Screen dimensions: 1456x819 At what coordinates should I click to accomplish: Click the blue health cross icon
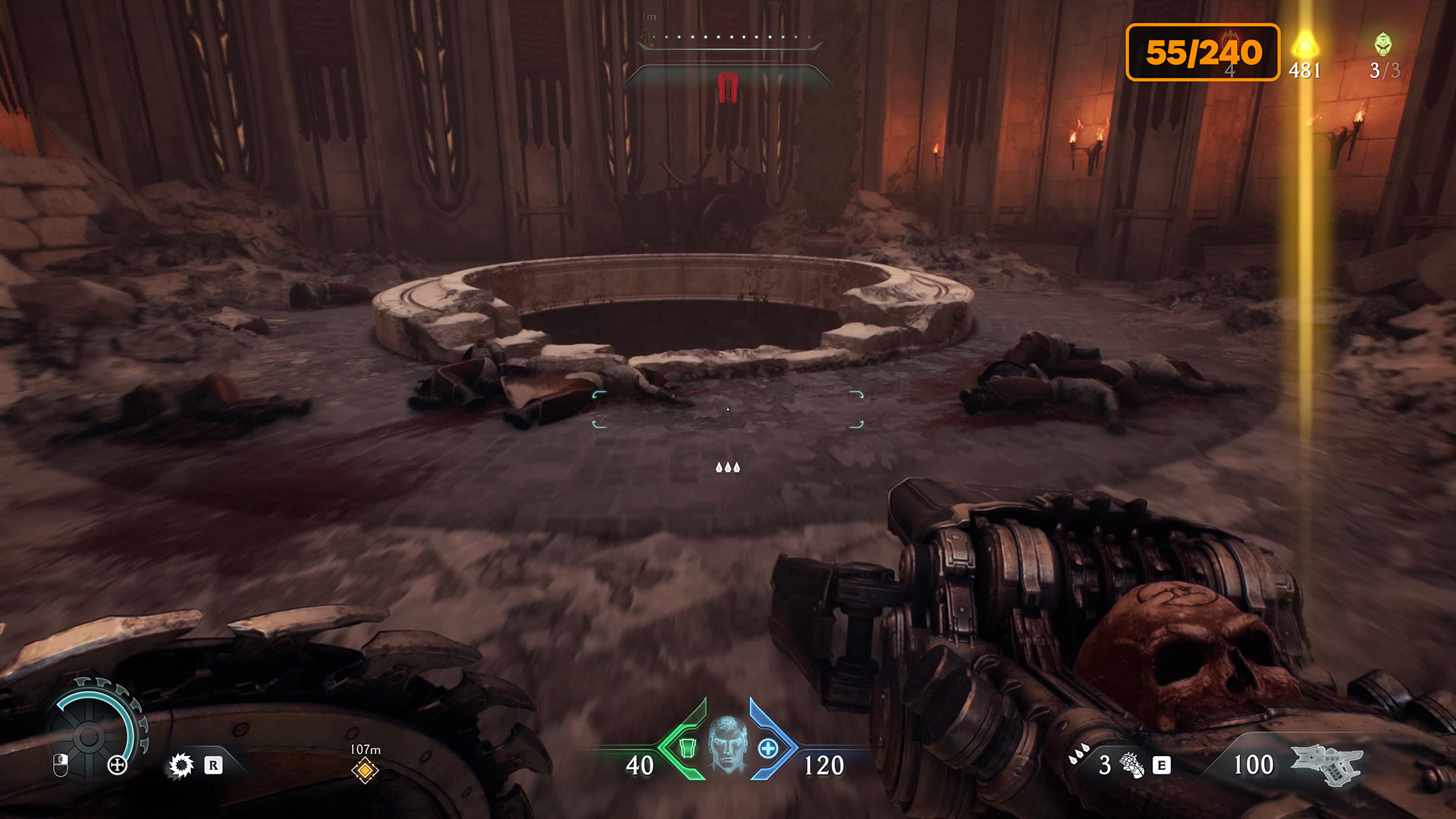point(768,748)
